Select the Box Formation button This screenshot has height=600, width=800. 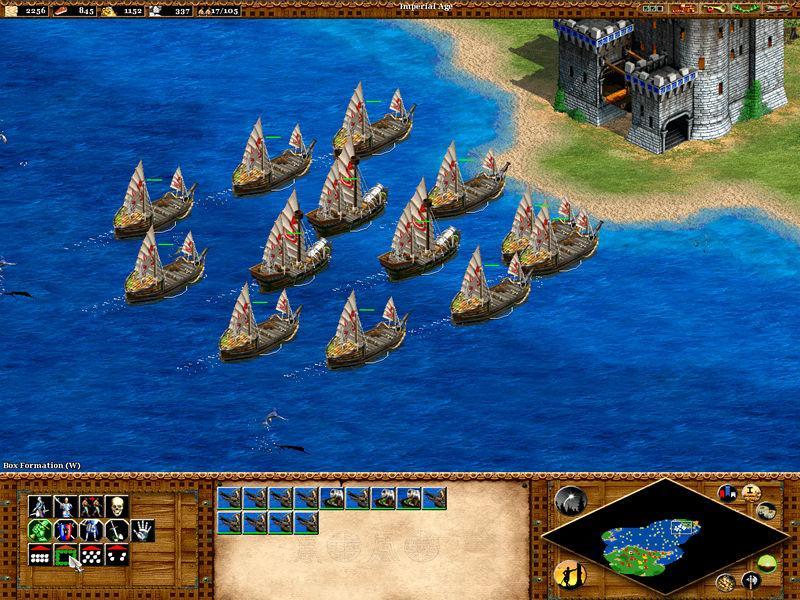coord(66,554)
